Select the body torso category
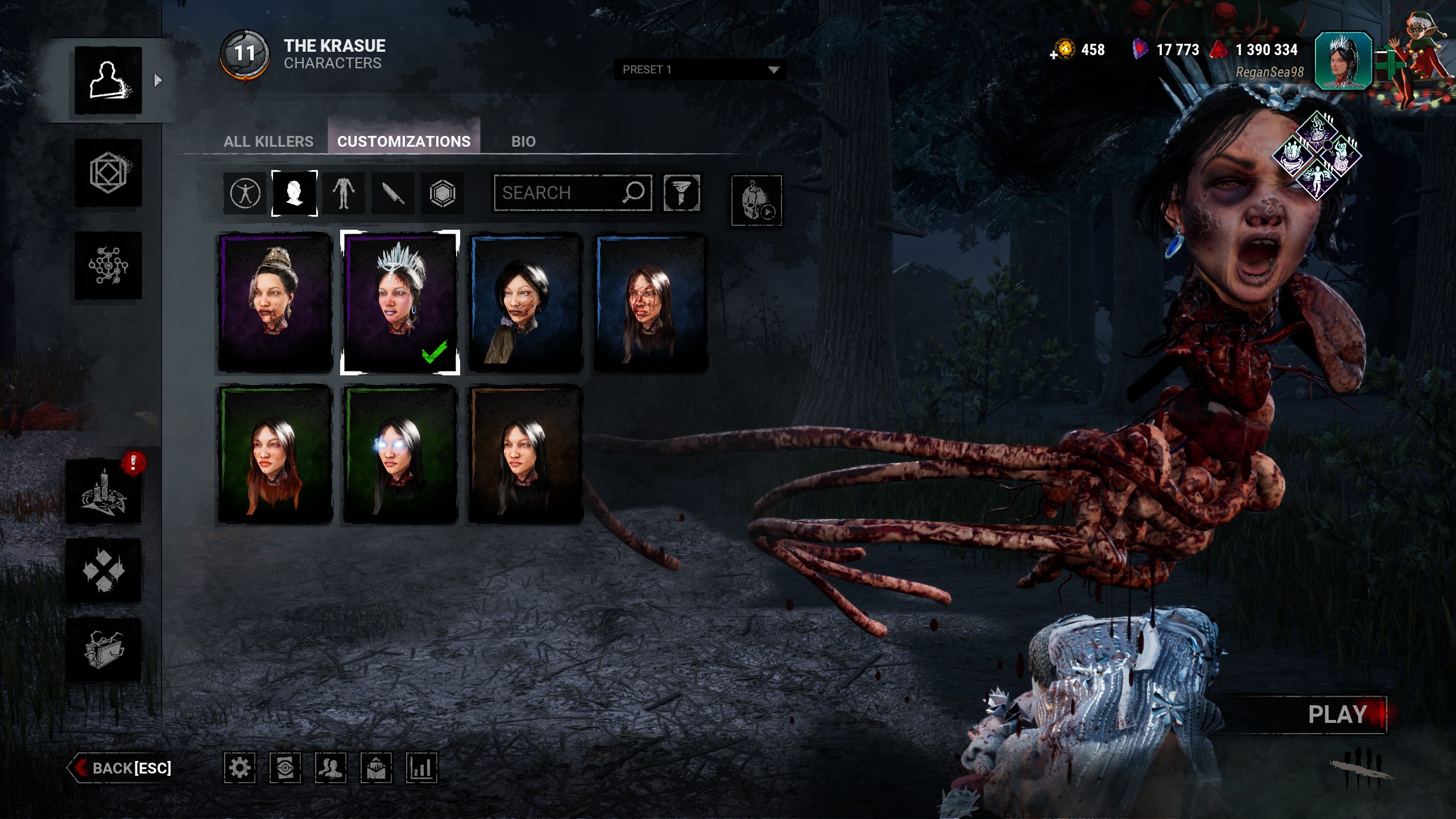The height and width of the screenshot is (819, 1456). coord(344,193)
